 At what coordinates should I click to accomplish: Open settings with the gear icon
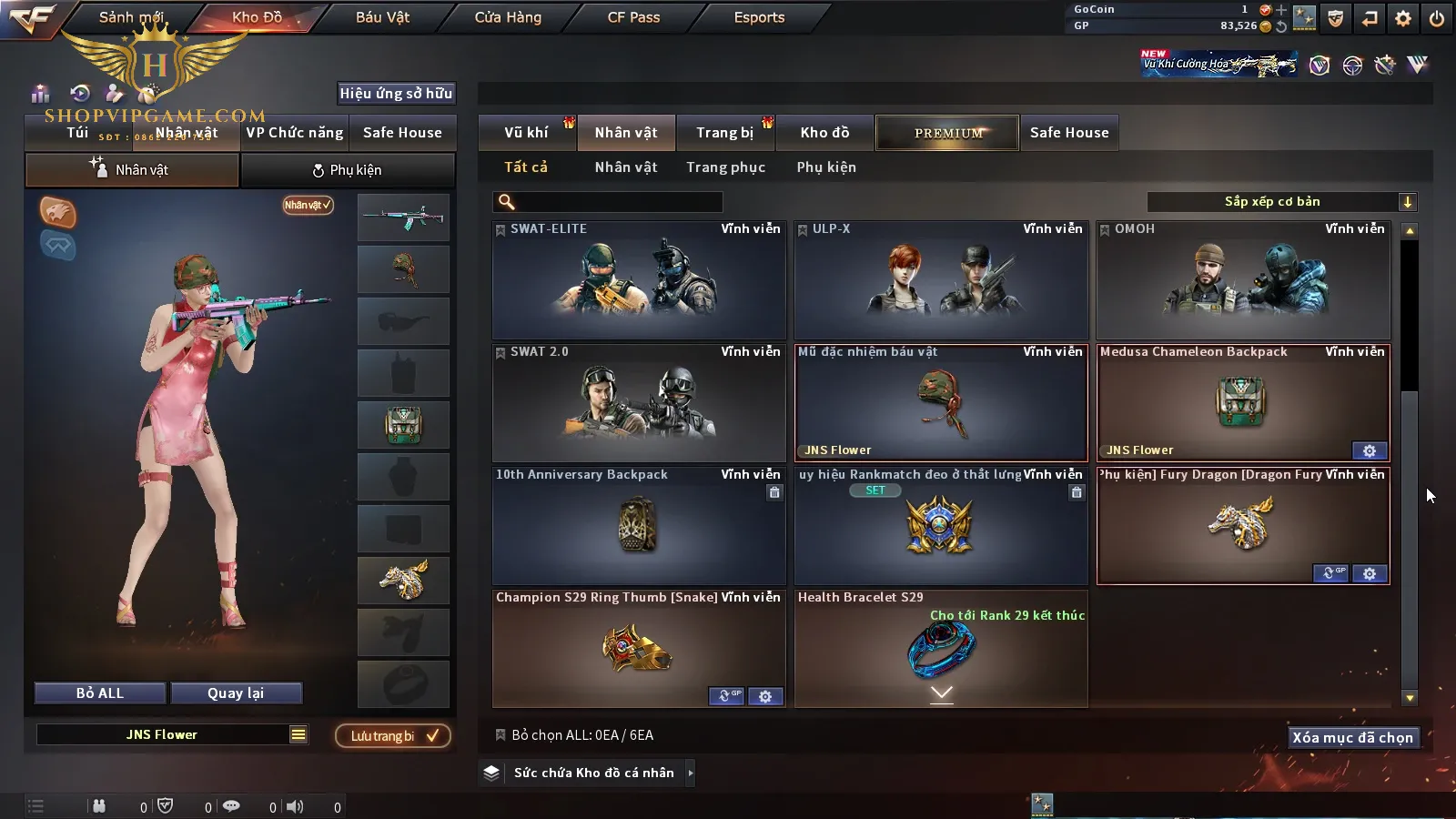[x=1403, y=18]
